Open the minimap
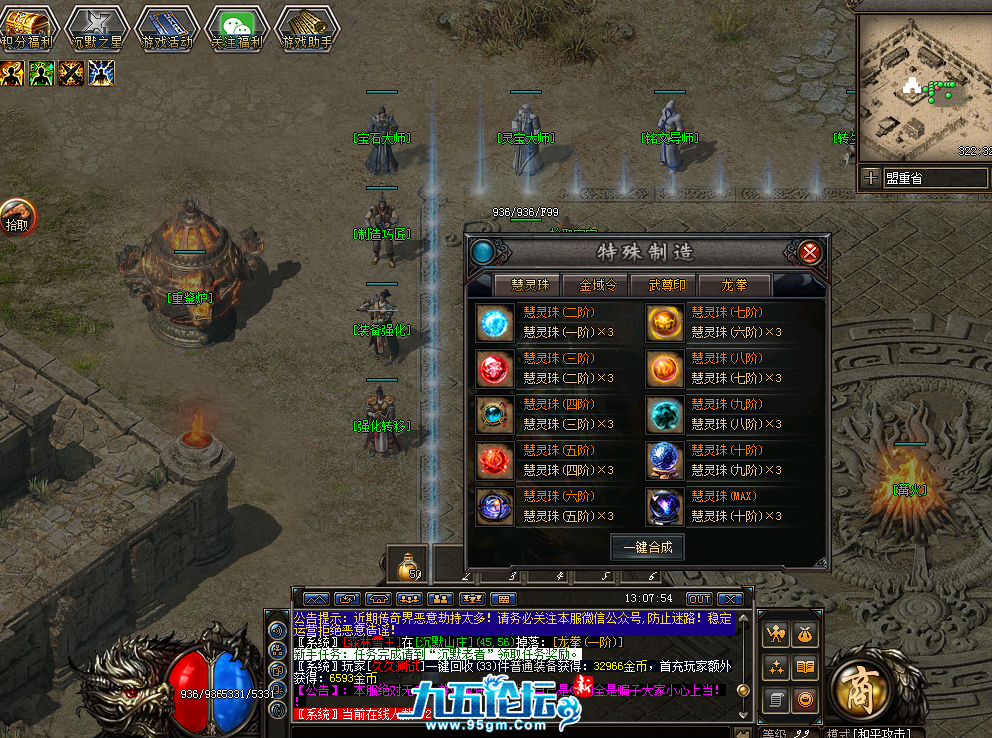The width and height of the screenshot is (992, 738). tap(920, 90)
